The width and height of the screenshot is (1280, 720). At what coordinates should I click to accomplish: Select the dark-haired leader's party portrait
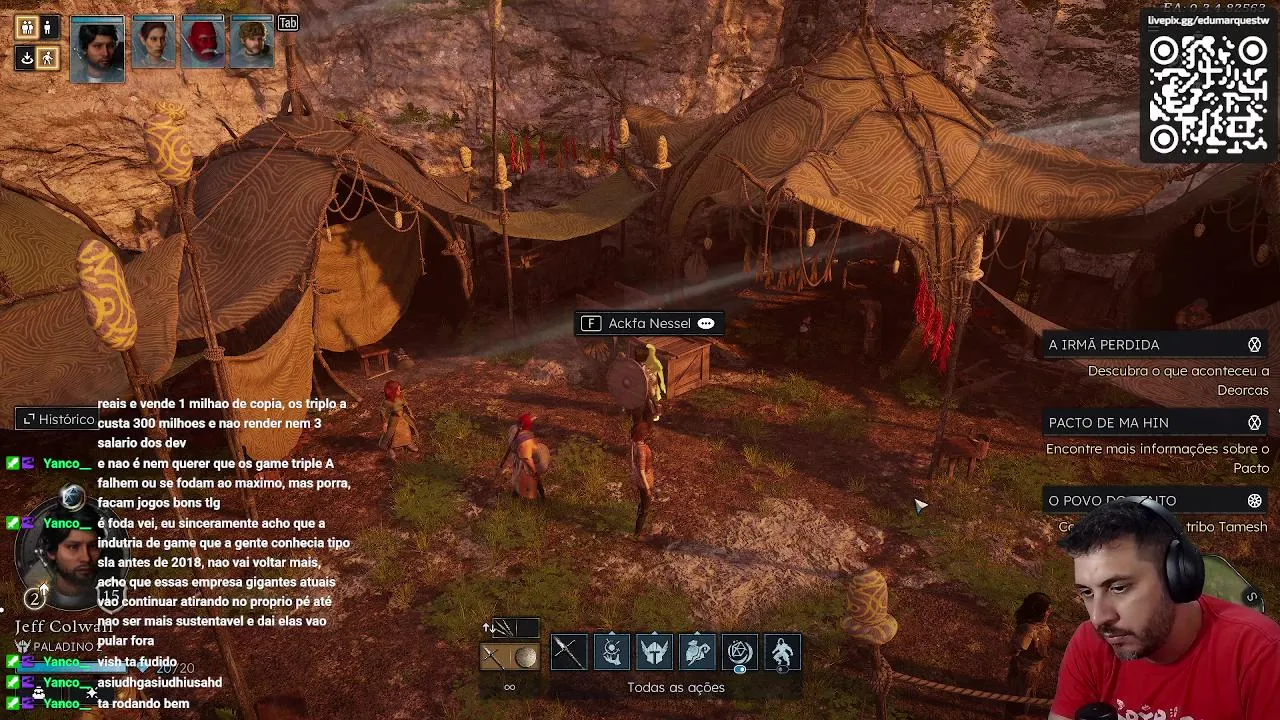[97, 47]
